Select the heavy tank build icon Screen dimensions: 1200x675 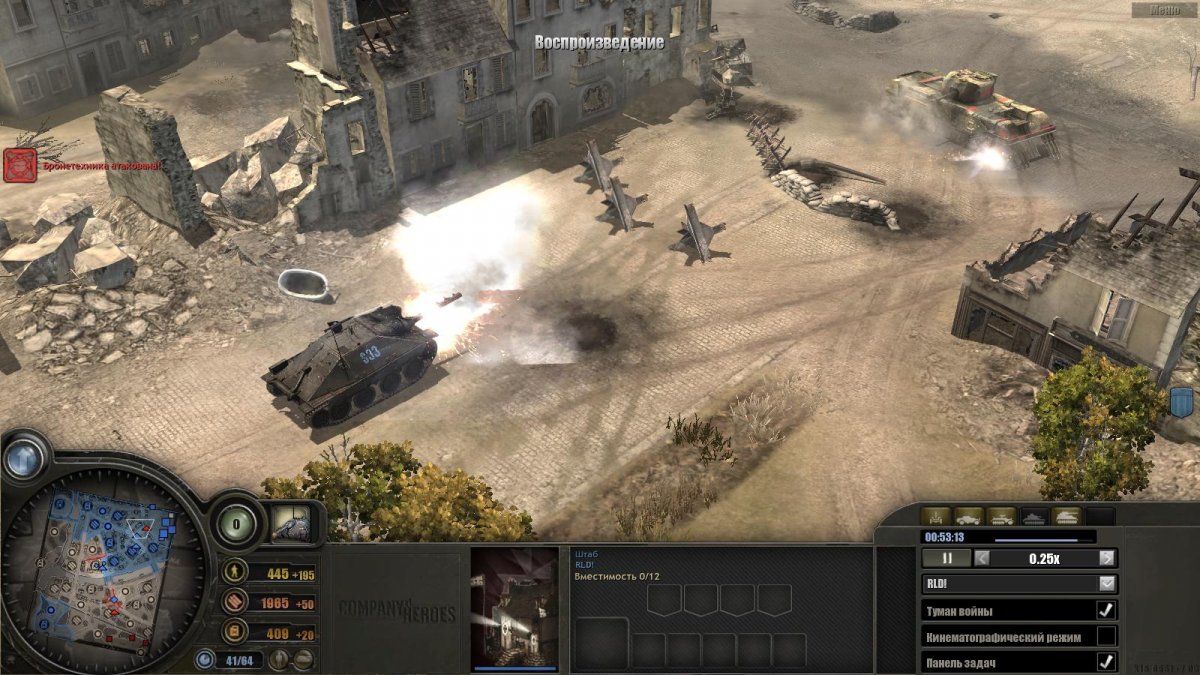(1066, 516)
